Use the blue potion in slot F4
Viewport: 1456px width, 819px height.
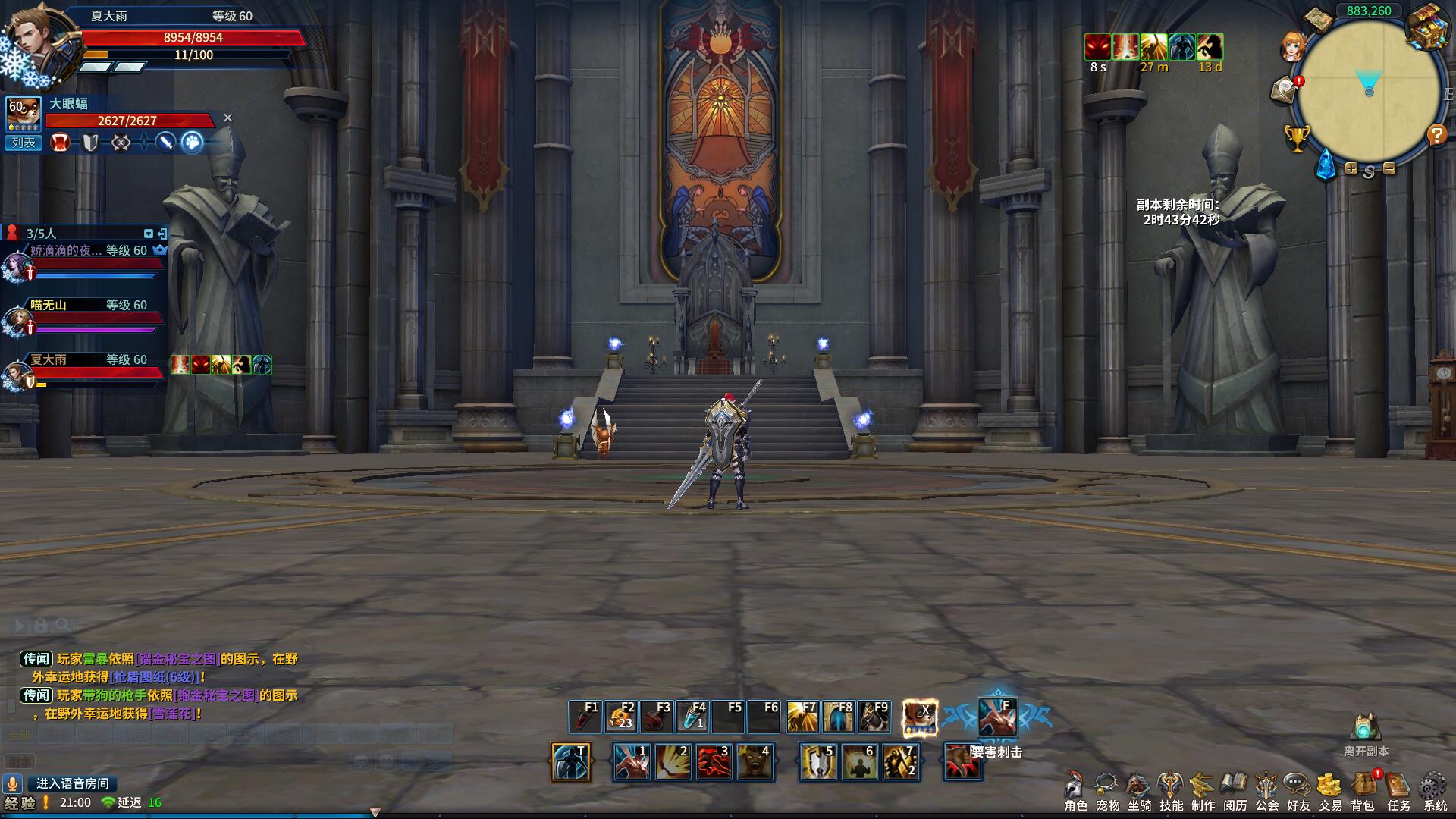coord(692,717)
